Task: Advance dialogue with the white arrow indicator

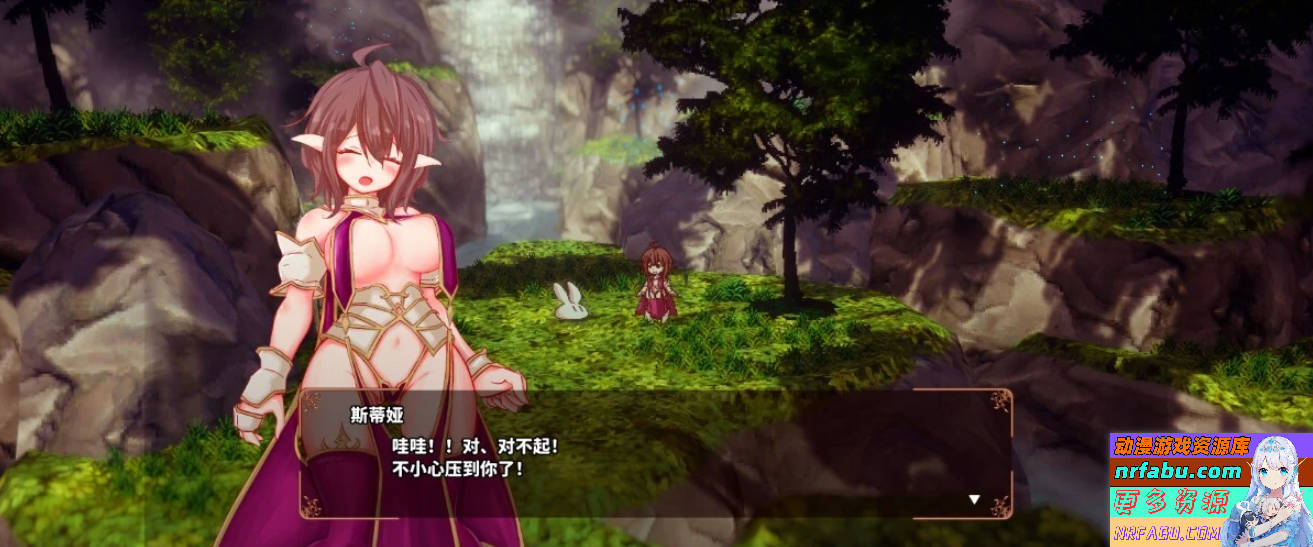Action: coord(974,499)
